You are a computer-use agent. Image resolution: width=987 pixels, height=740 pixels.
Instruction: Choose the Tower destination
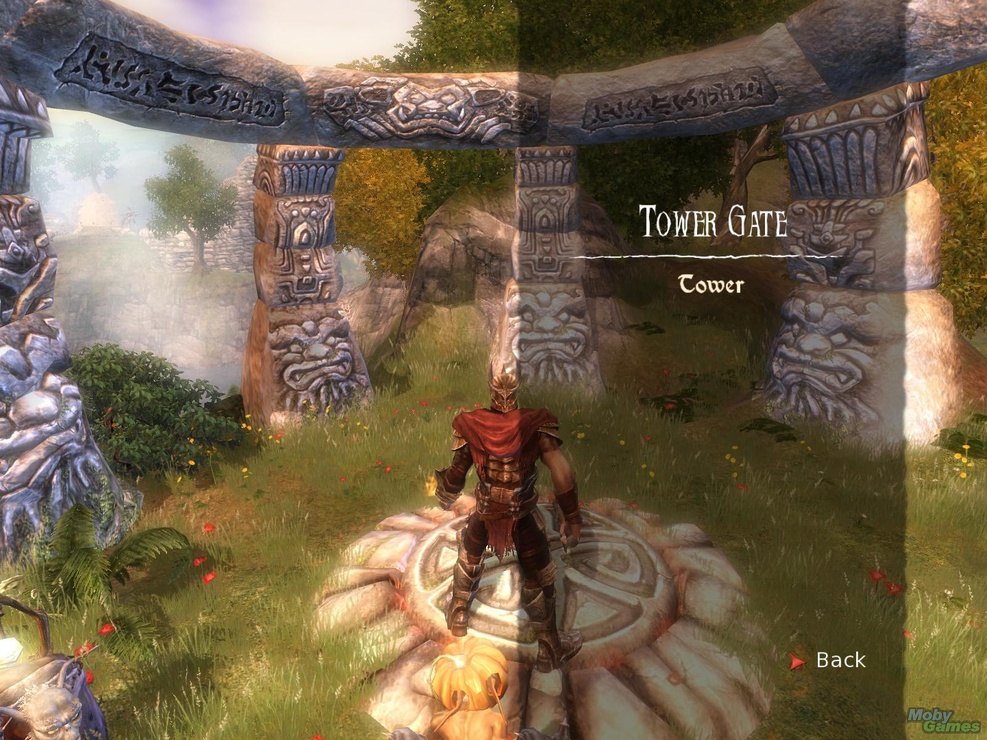click(711, 285)
